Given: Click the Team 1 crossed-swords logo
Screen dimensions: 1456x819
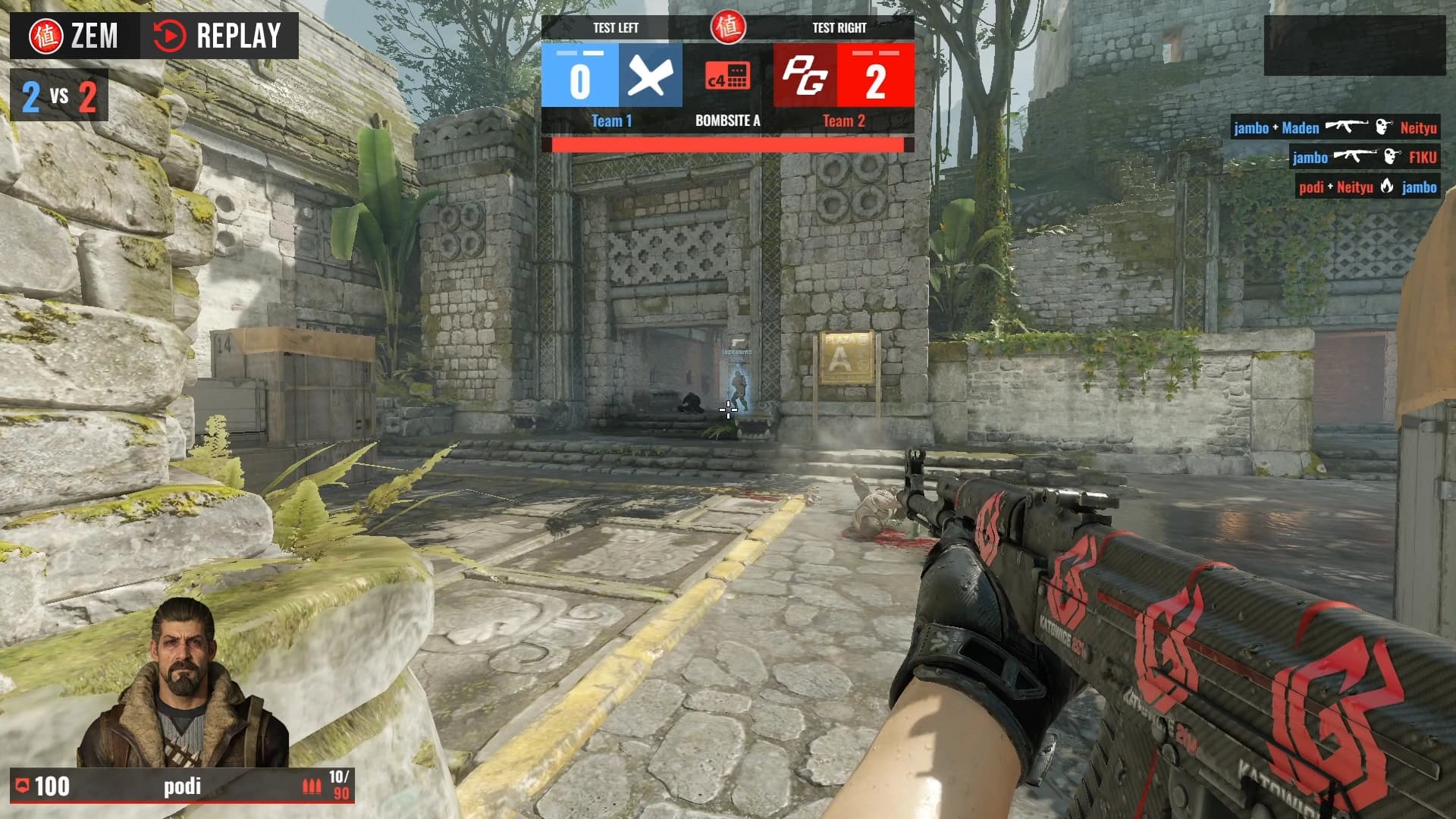Looking at the screenshot, I should (650, 76).
